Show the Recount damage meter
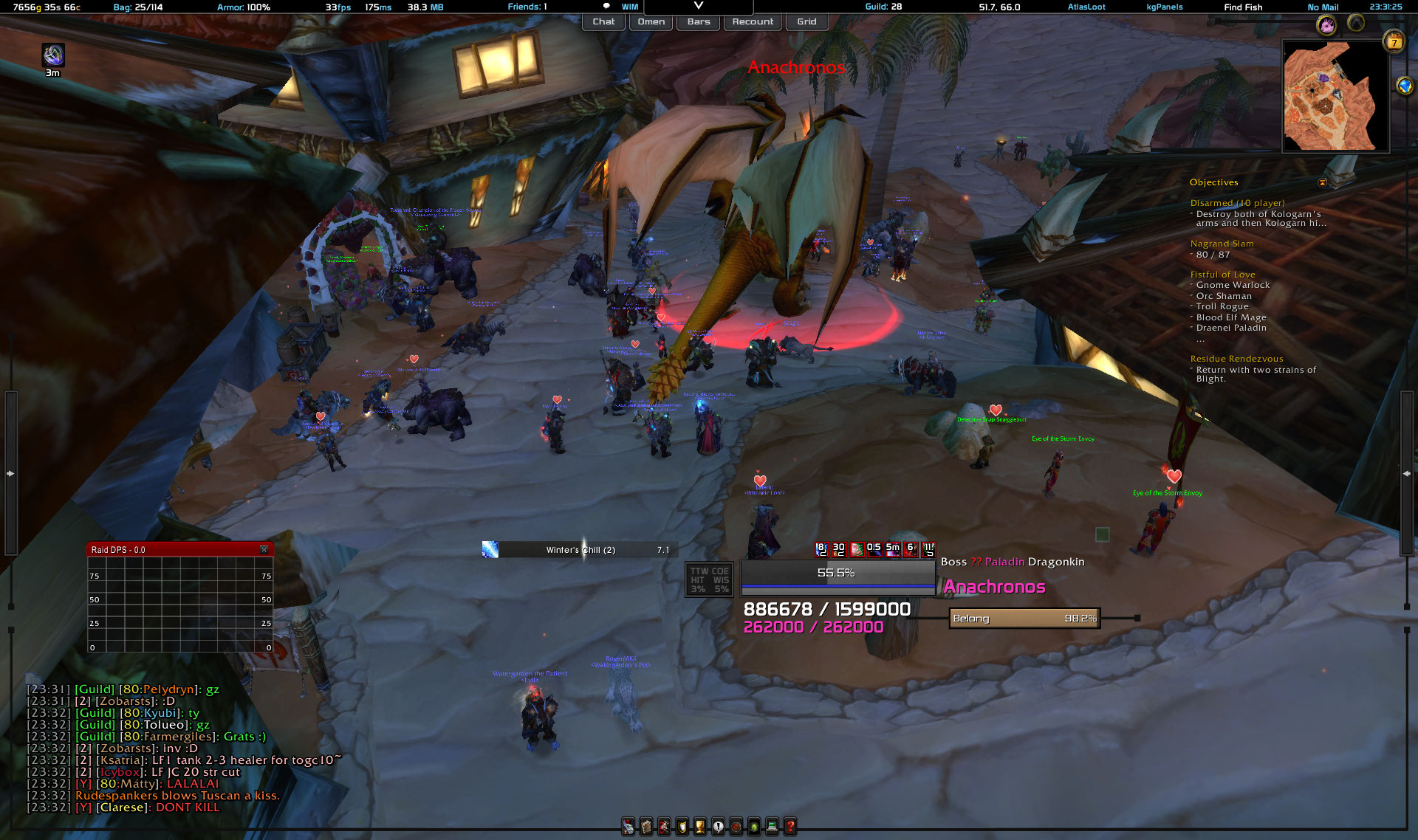 coord(753,22)
